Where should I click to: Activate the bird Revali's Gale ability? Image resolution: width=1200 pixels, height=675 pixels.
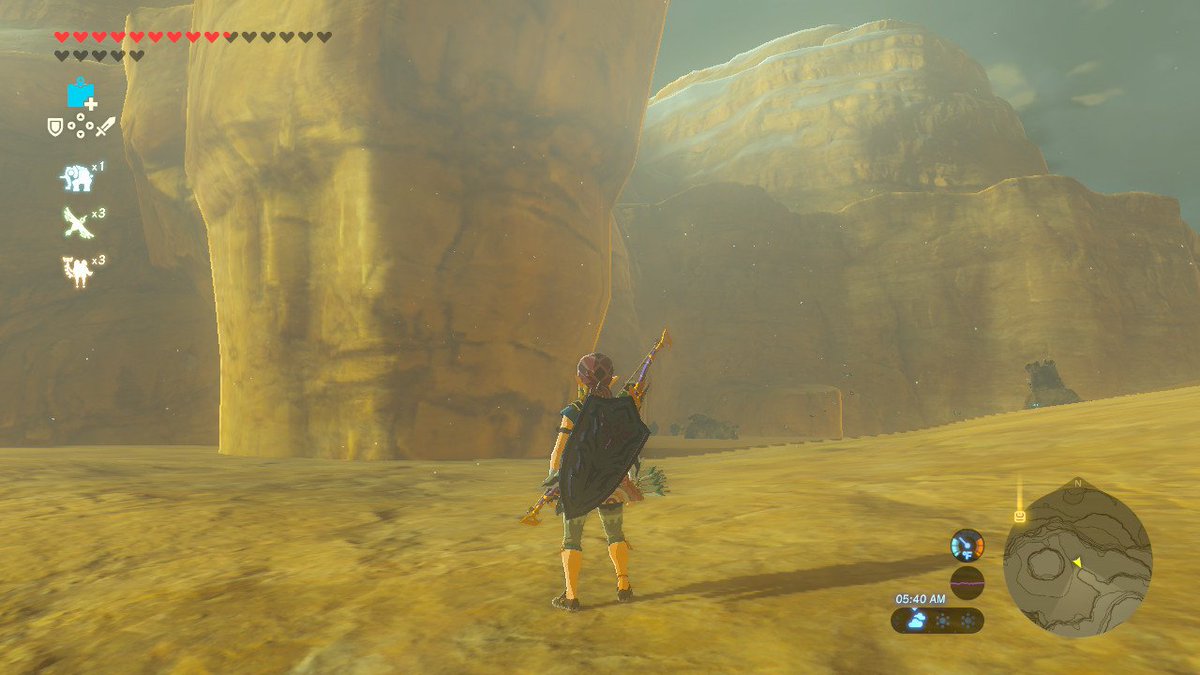[76, 224]
